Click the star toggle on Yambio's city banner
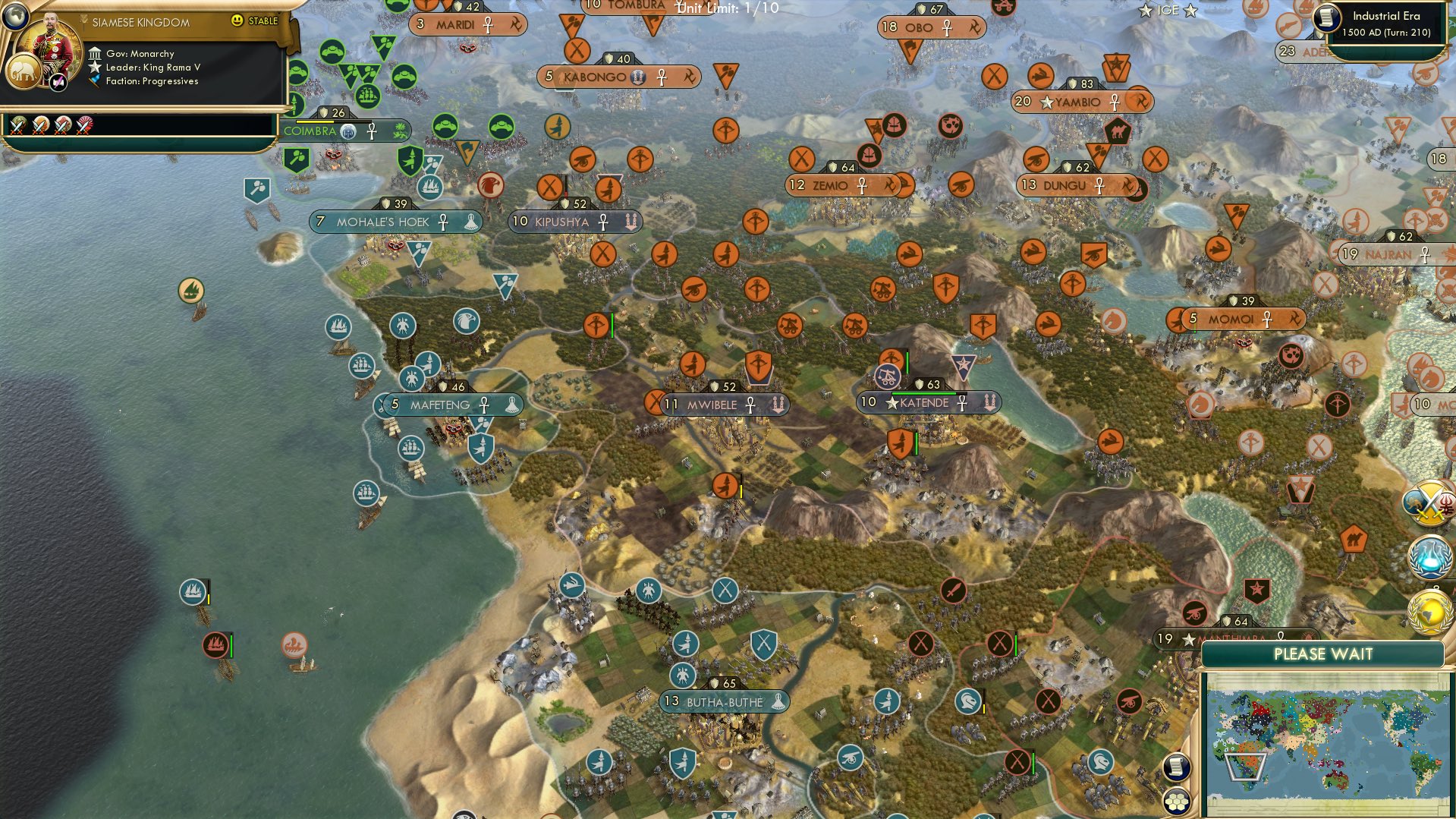Viewport: 1456px width, 819px height. [x=1046, y=100]
